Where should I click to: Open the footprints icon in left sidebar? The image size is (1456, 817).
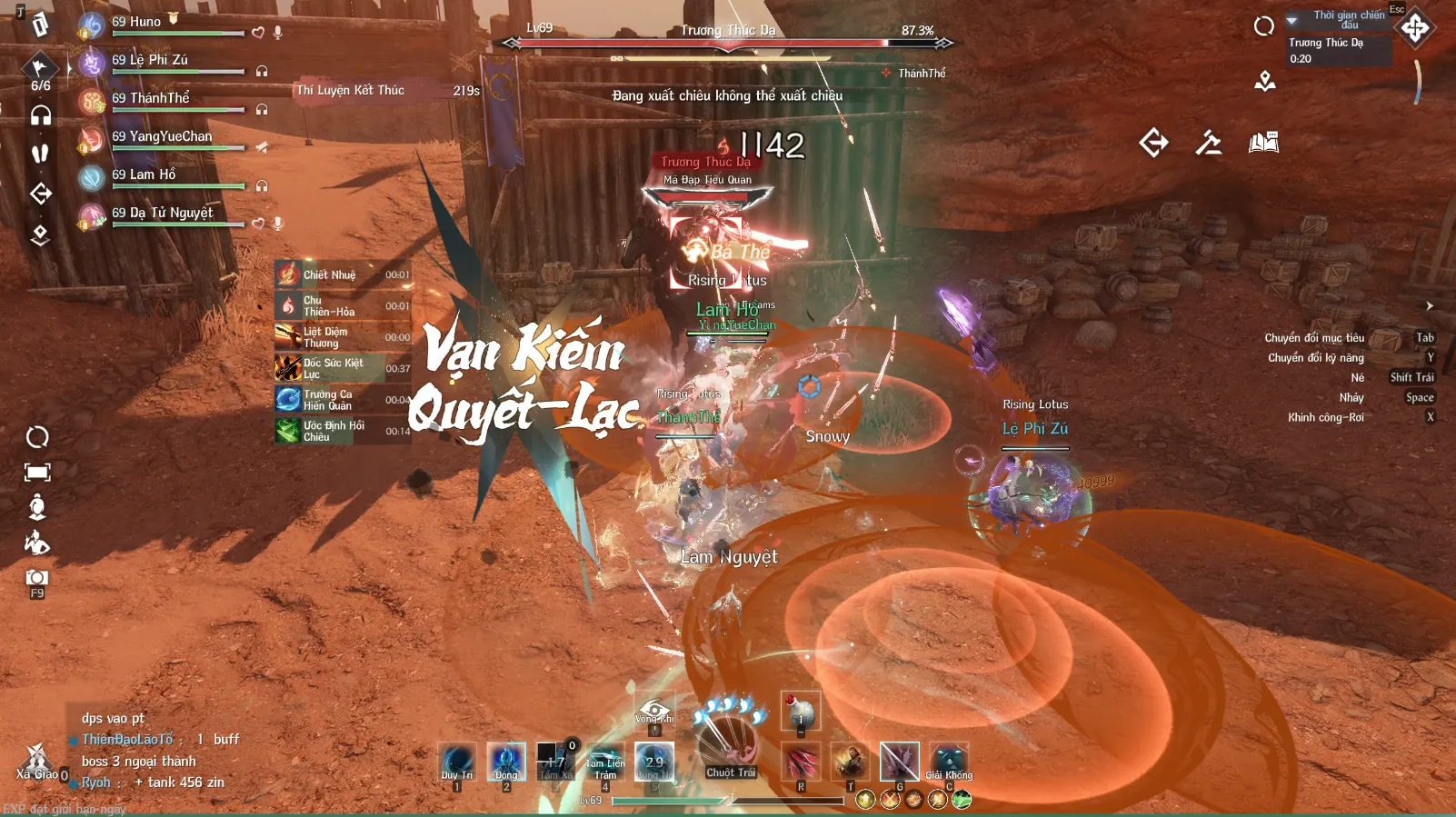pyautogui.click(x=40, y=154)
